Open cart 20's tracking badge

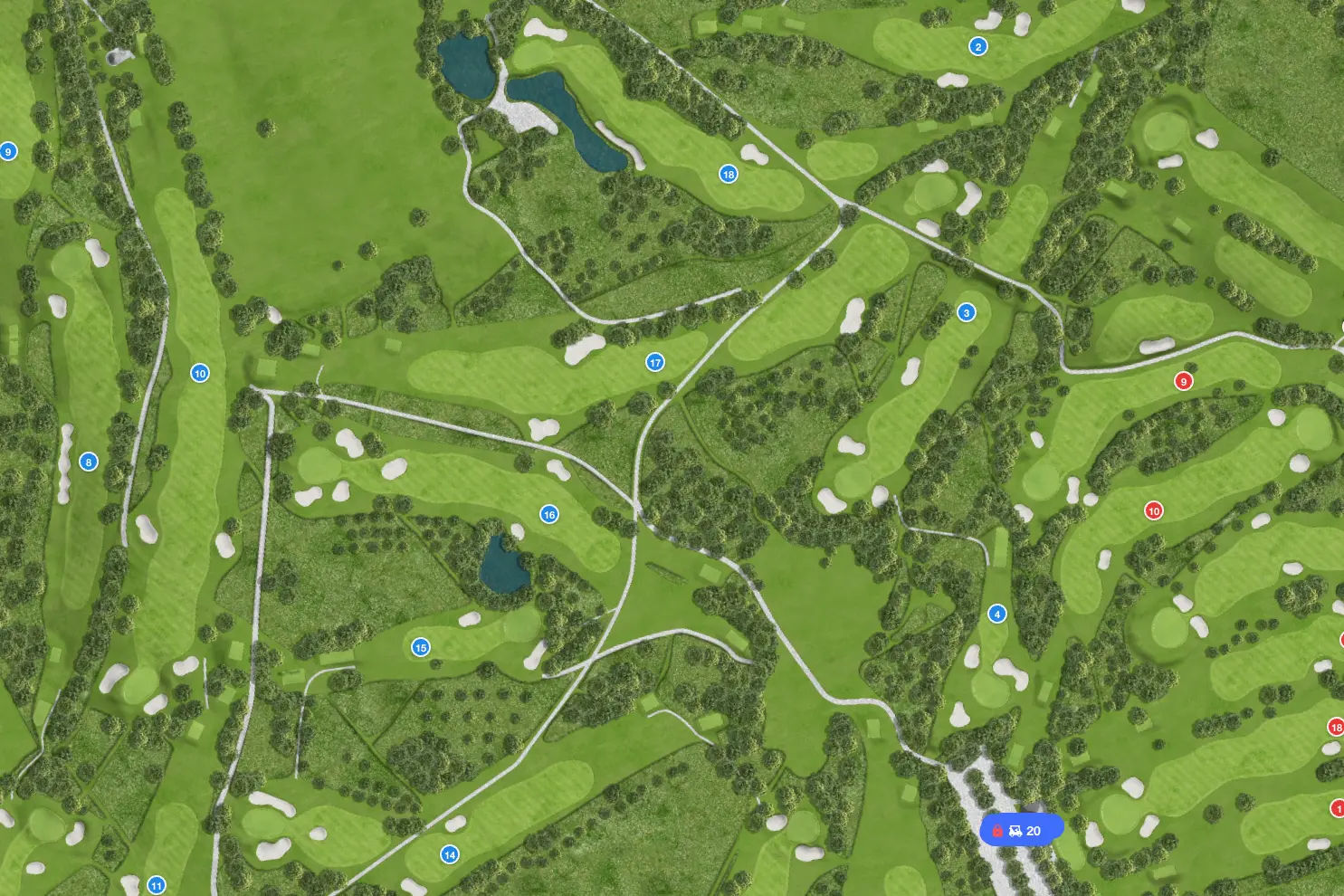tap(1023, 830)
